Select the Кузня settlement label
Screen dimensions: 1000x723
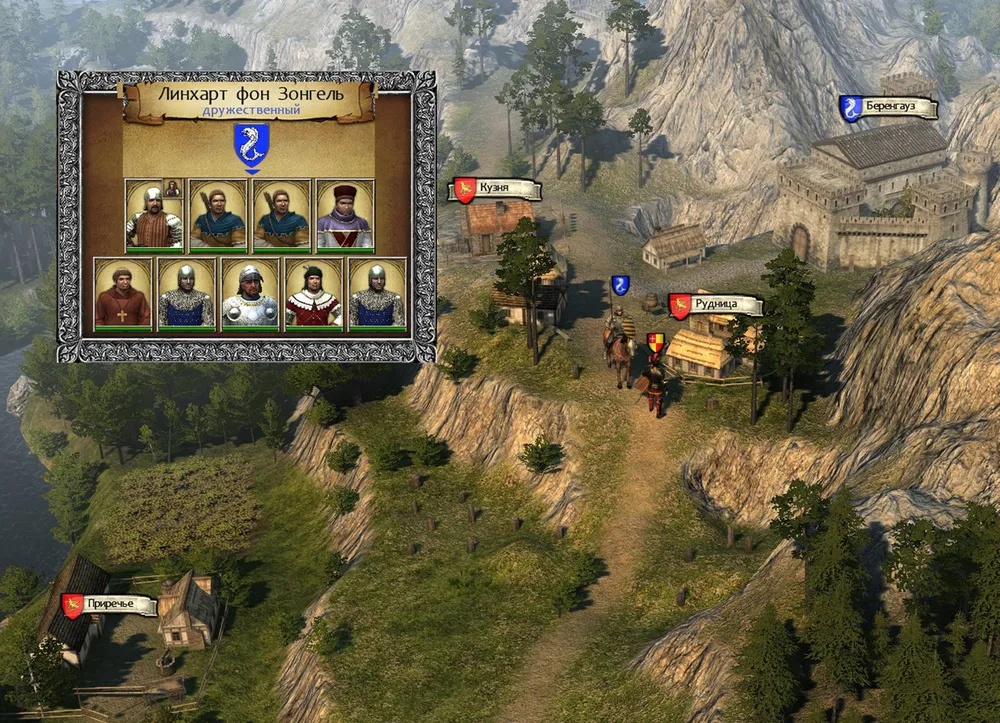click(497, 190)
